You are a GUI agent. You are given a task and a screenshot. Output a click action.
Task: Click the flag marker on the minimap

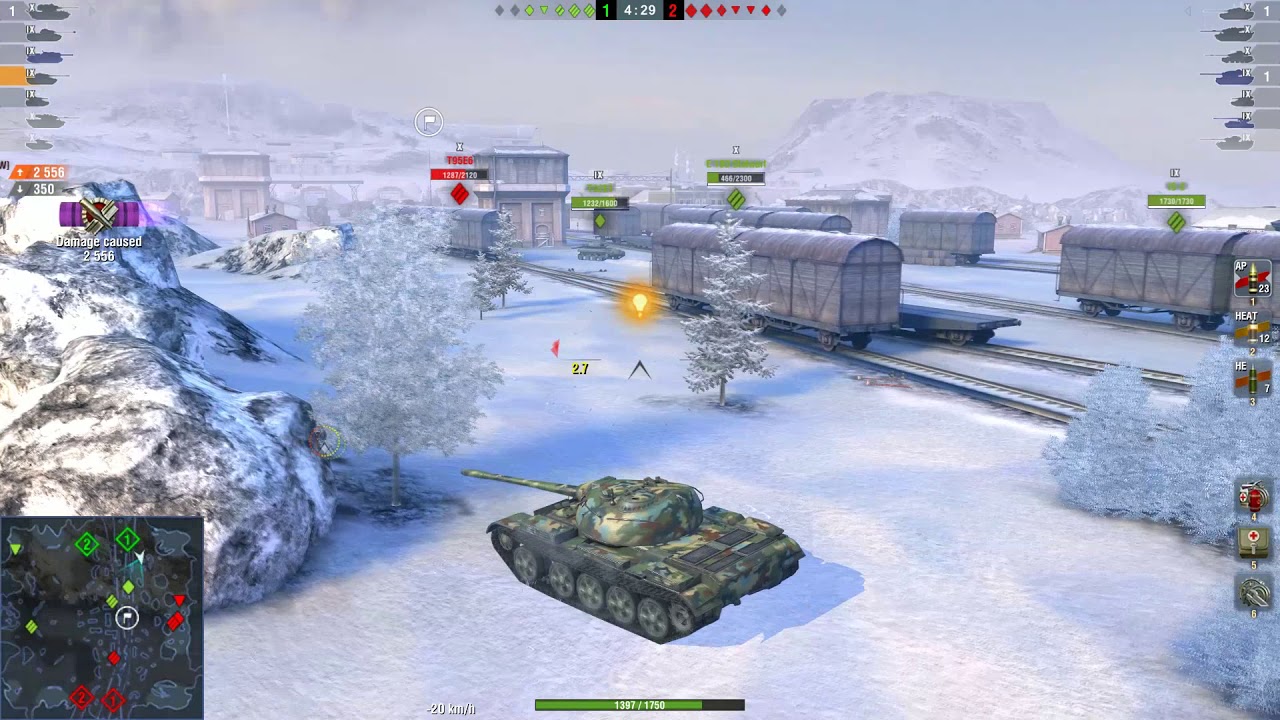(x=127, y=618)
